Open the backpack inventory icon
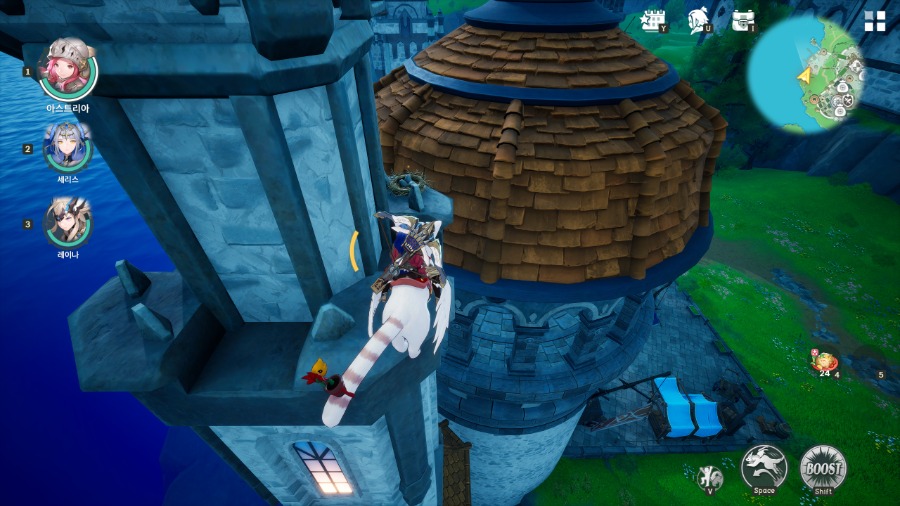 742,20
